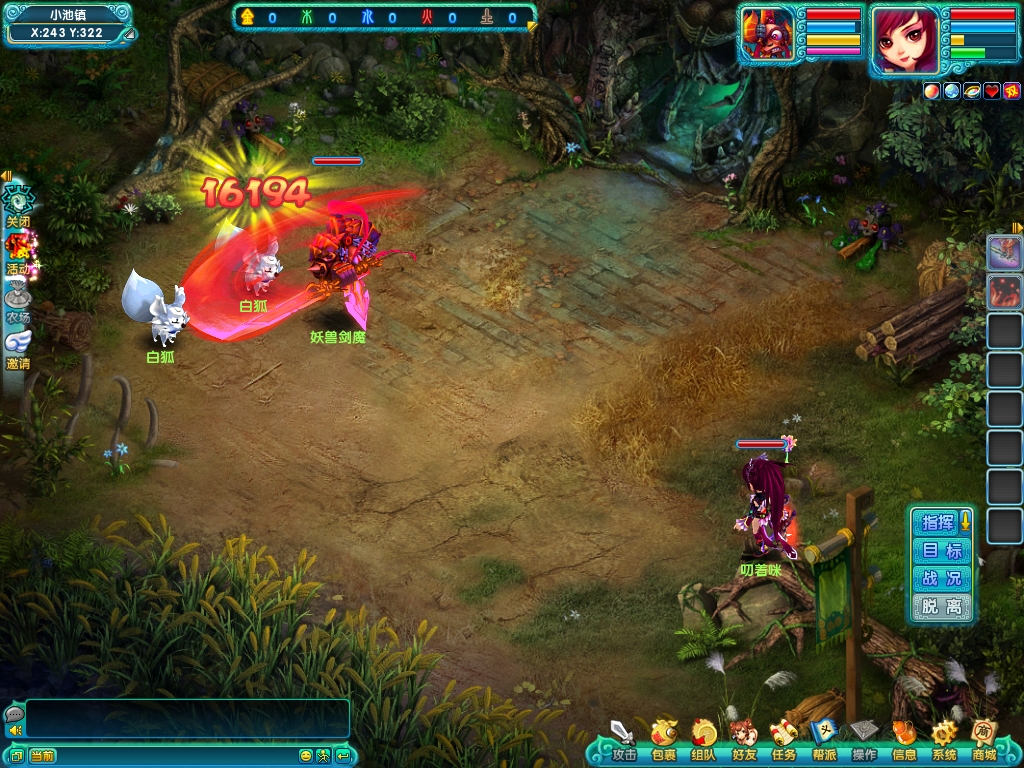The height and width of the screenshot is (768, 1024).
Task: View the 战况 battle status button
Action: [x=941, y=579]
